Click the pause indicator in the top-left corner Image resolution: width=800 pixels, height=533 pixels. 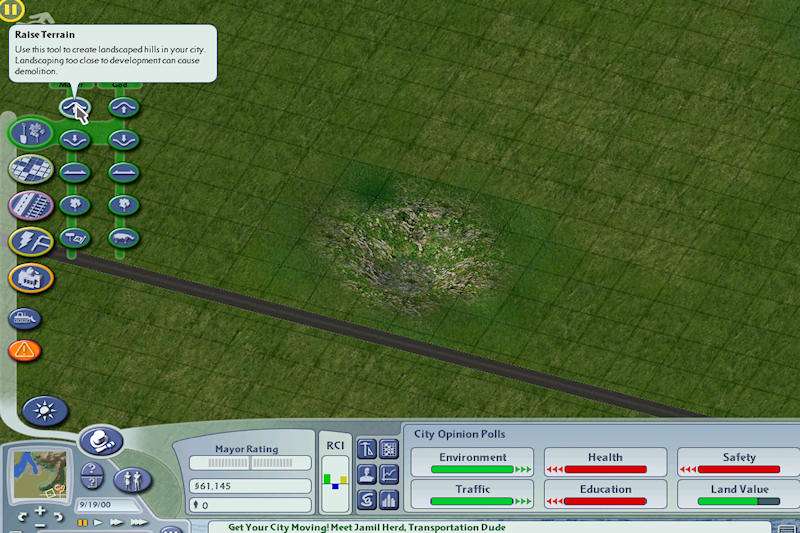click(x=13, y=13)
